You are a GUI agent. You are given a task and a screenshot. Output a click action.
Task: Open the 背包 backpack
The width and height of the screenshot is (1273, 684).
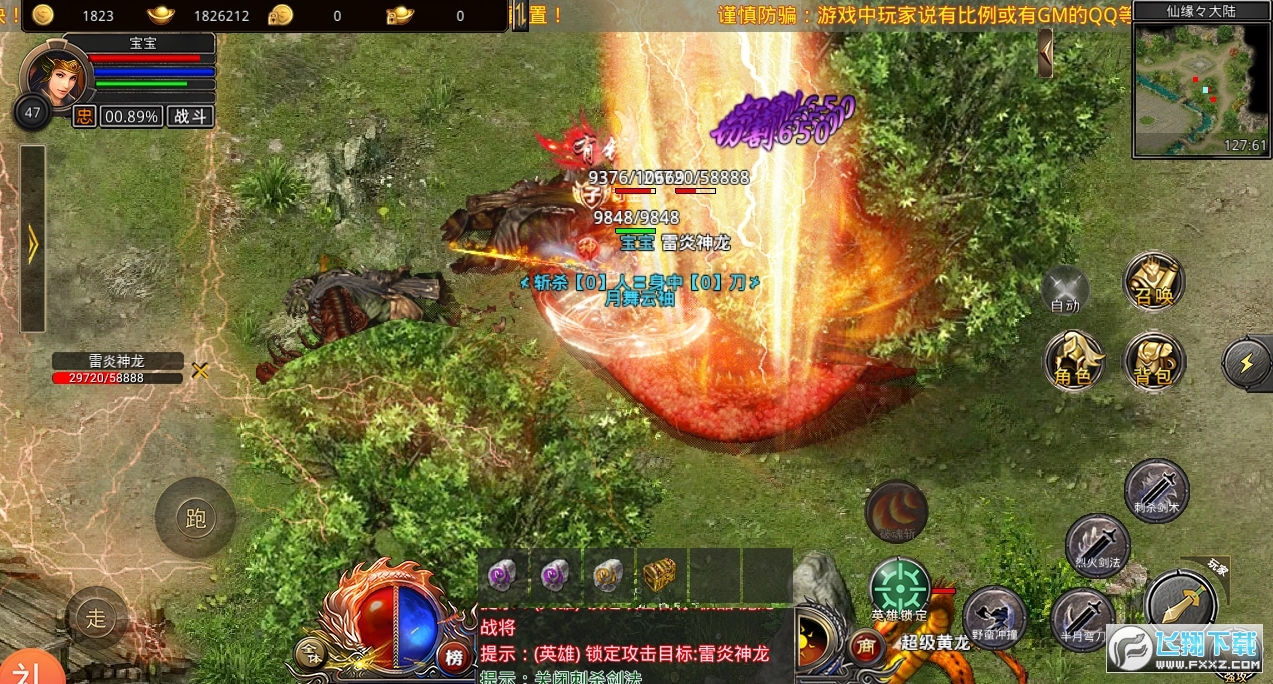tap(1154, 360)
